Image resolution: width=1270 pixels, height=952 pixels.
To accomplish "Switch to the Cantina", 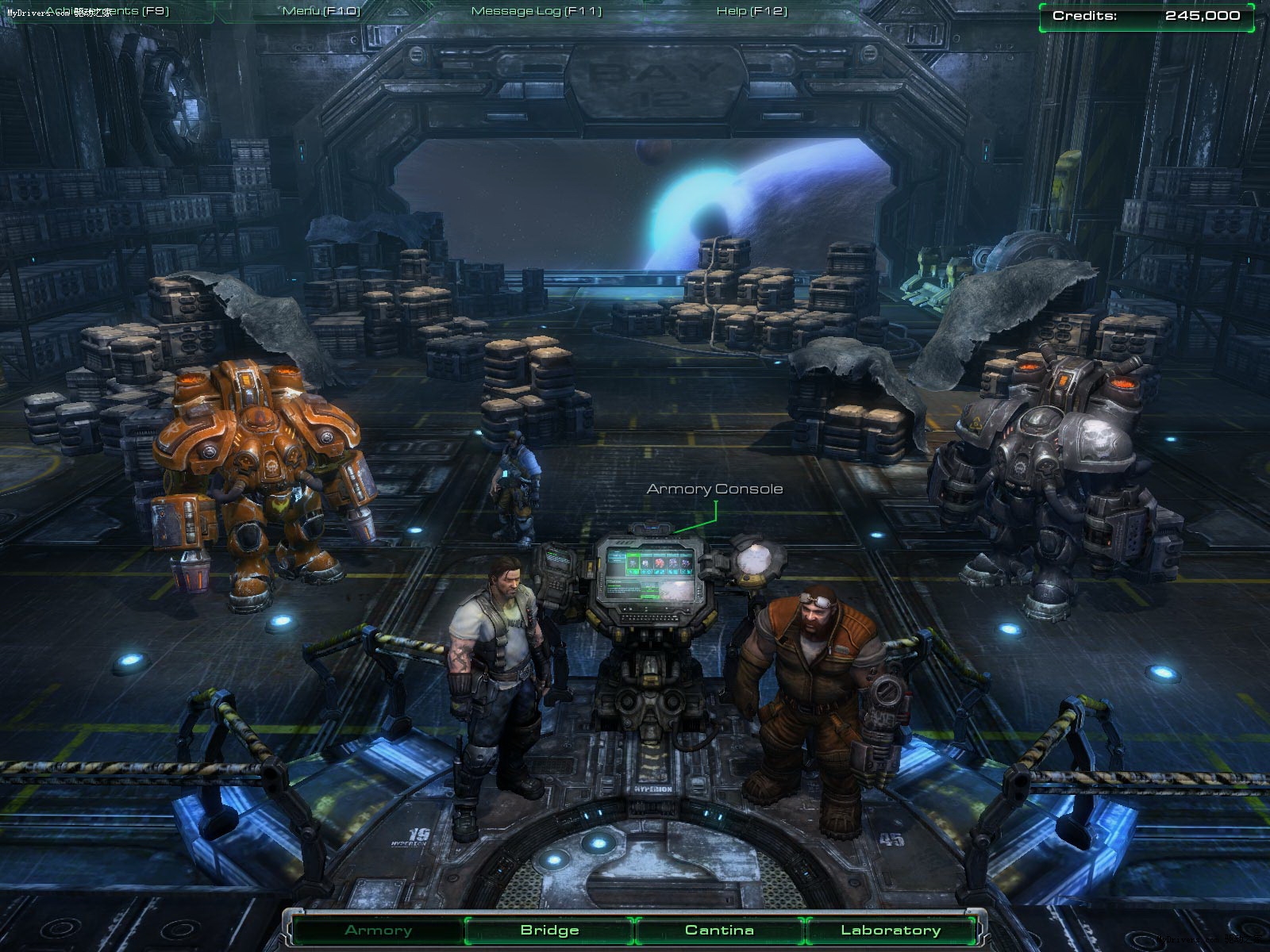I will click(720, 931).
